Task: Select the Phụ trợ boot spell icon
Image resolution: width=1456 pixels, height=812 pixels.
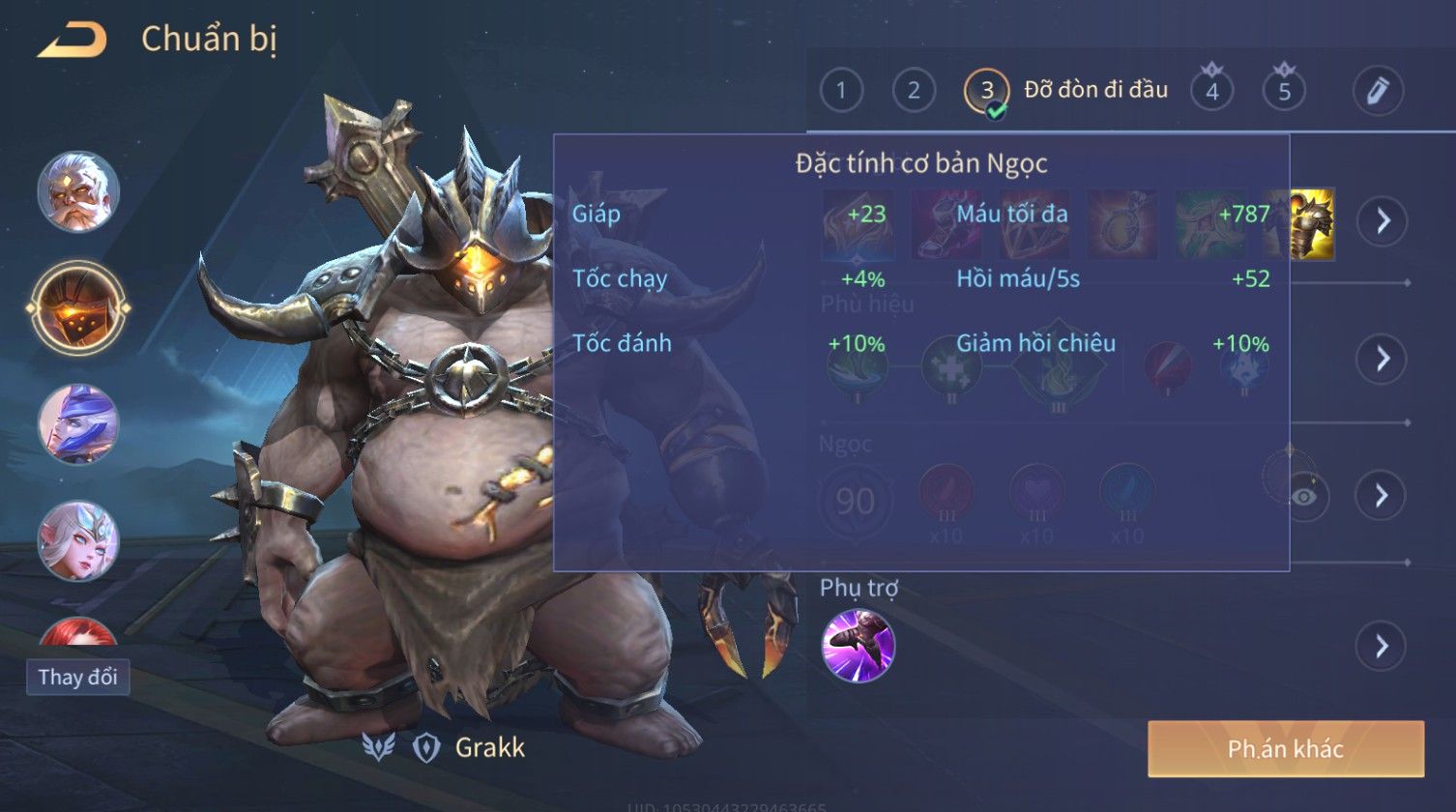Action: point(859,646)
